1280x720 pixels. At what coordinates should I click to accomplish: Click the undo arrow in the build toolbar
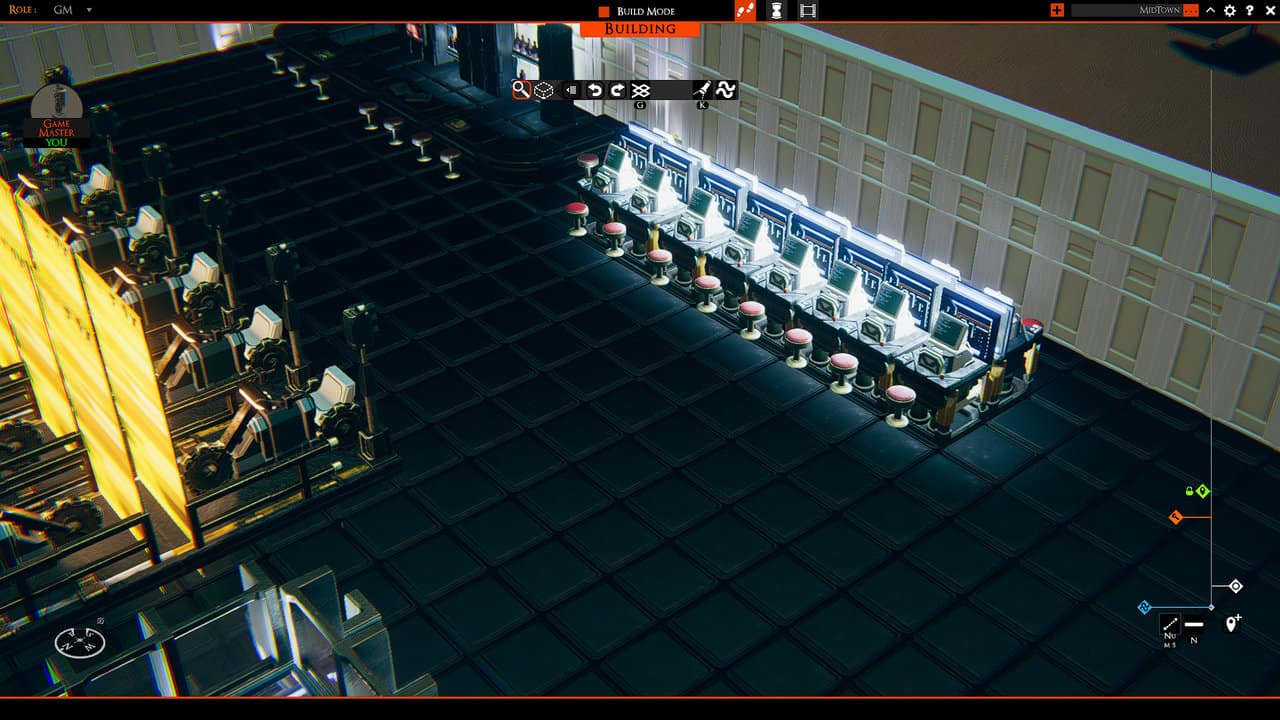coord(594,89)
